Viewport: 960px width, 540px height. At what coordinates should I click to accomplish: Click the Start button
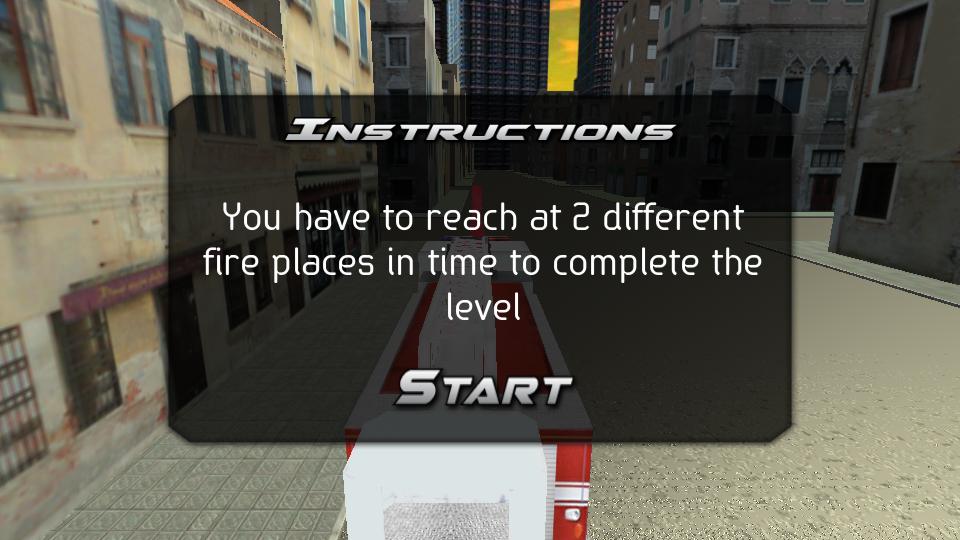coord(483,389)
